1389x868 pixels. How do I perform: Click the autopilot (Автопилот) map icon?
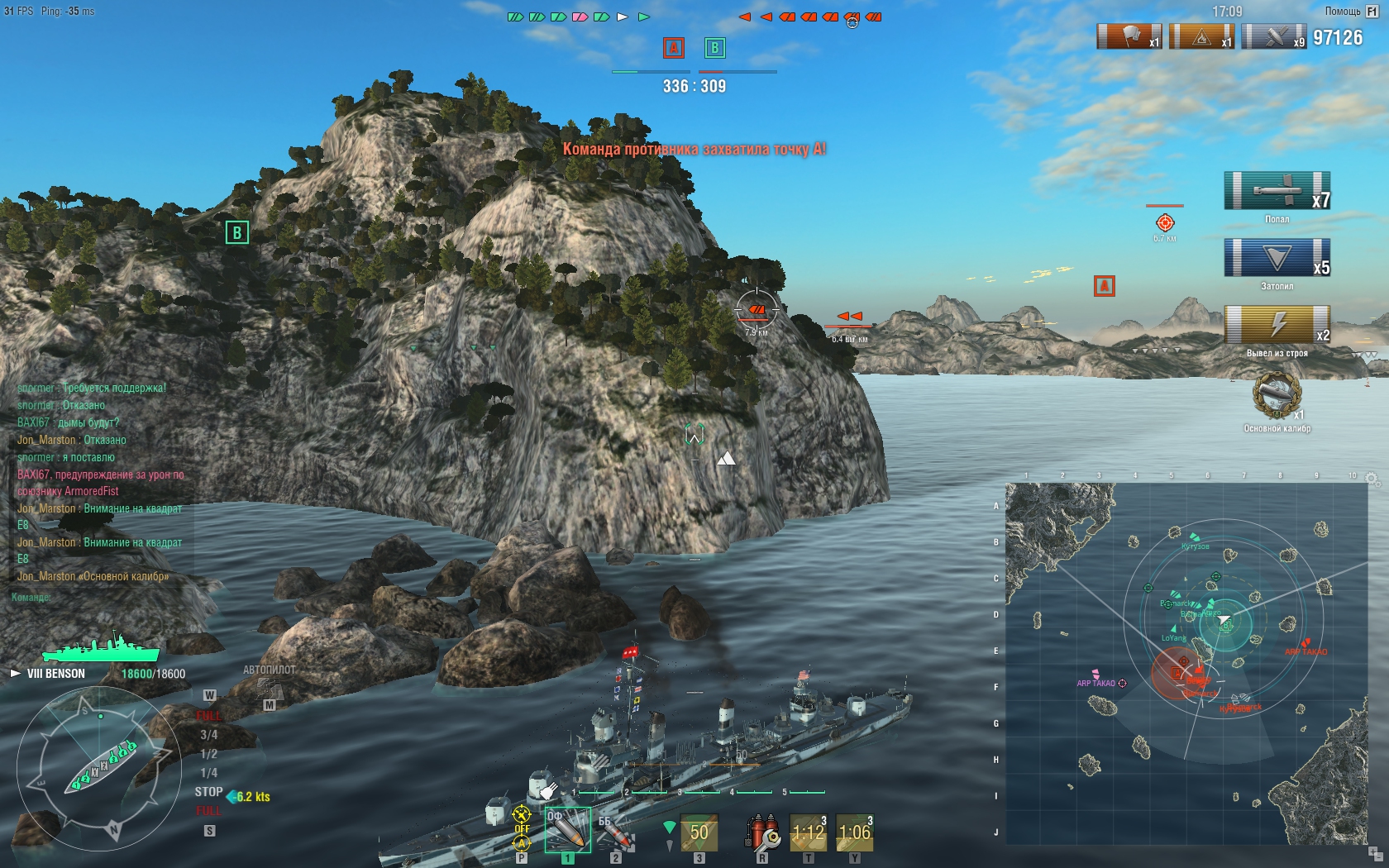tap(270, 687)
